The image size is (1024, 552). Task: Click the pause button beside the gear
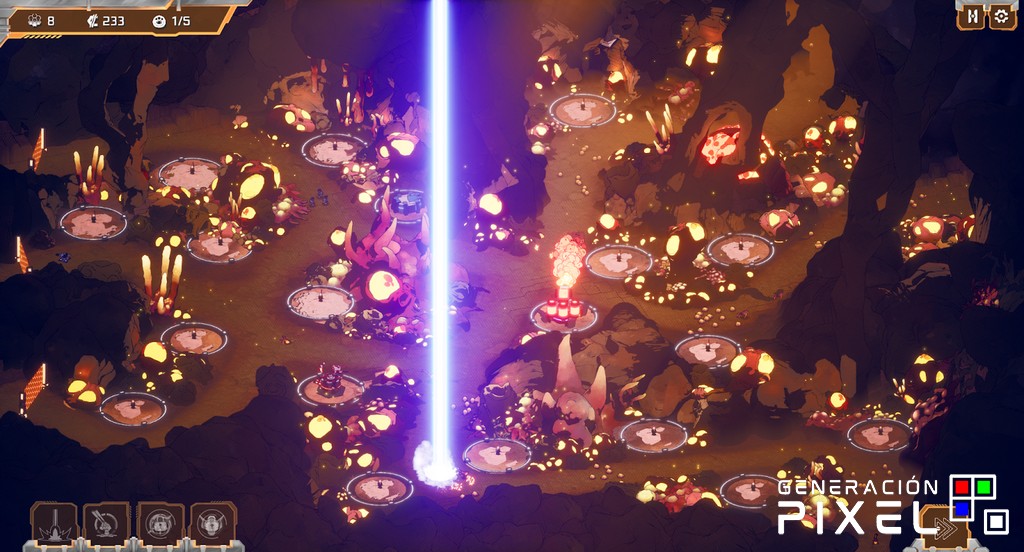[x=971, y=16]
